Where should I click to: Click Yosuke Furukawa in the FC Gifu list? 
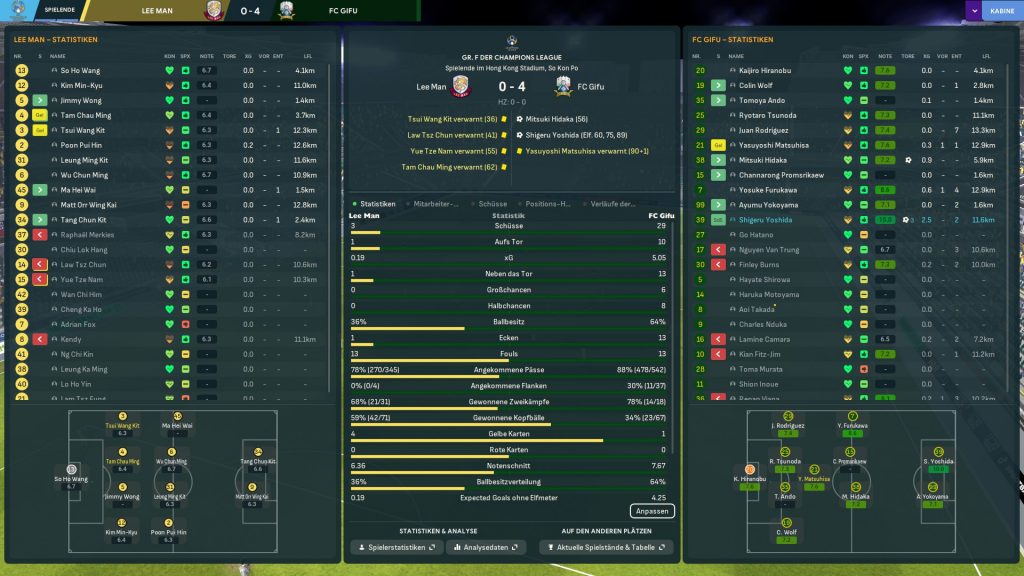[768, 189]
